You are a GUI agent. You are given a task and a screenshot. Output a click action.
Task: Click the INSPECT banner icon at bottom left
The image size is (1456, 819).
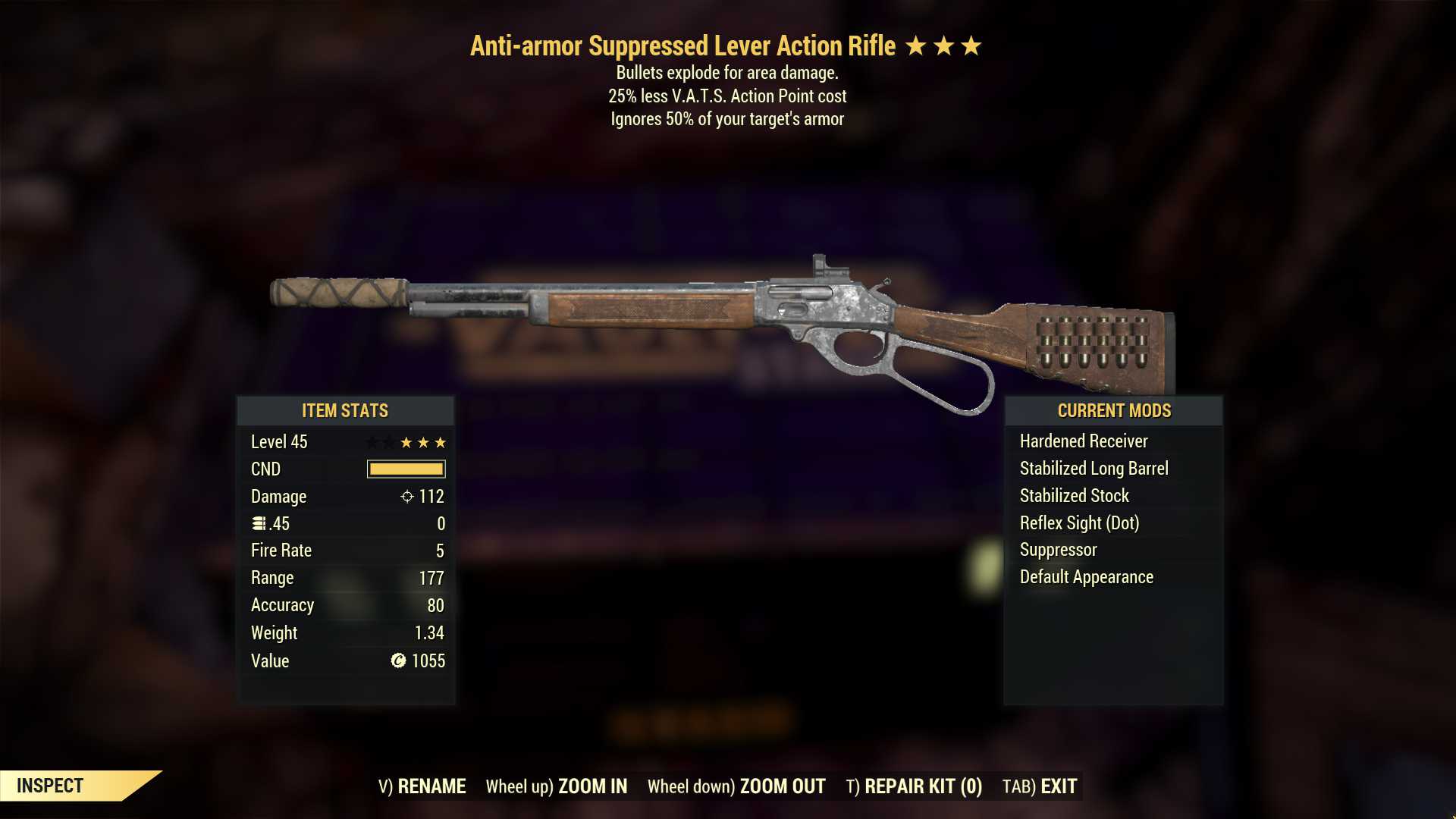tap(51, 786)
